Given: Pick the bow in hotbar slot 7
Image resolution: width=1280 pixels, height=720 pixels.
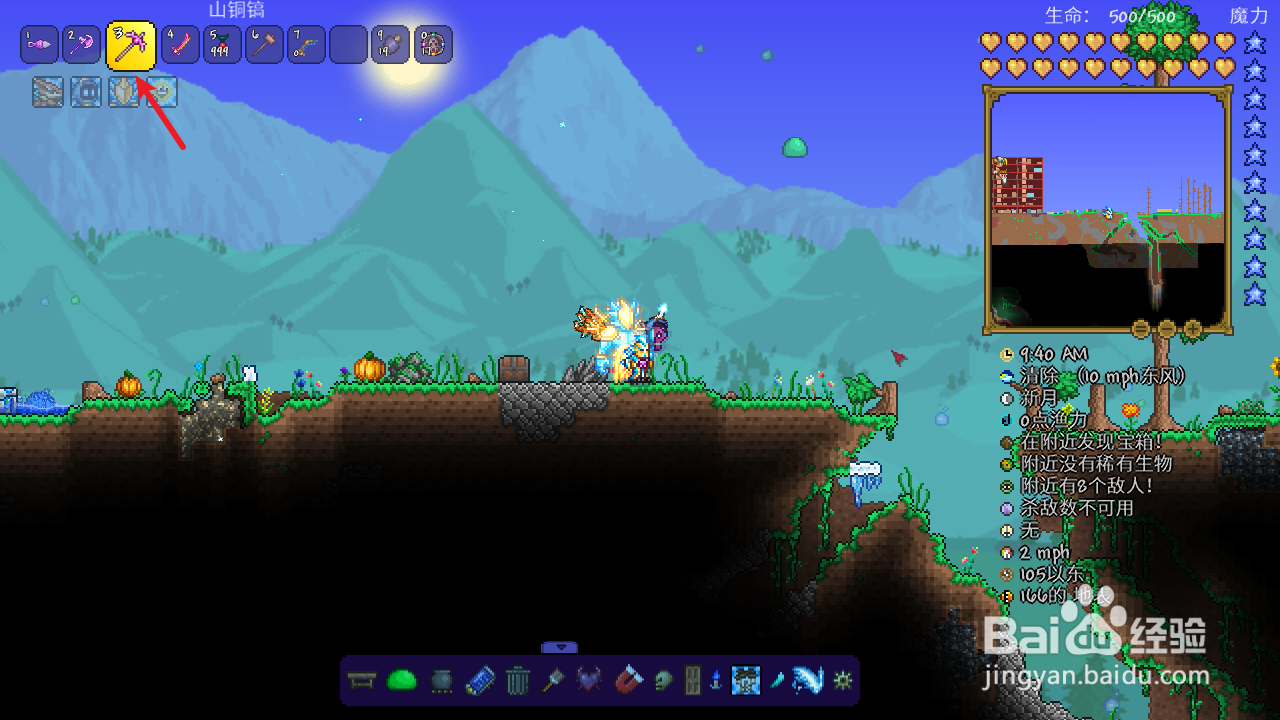Looking at the screenshot, I should pos(306,45).
